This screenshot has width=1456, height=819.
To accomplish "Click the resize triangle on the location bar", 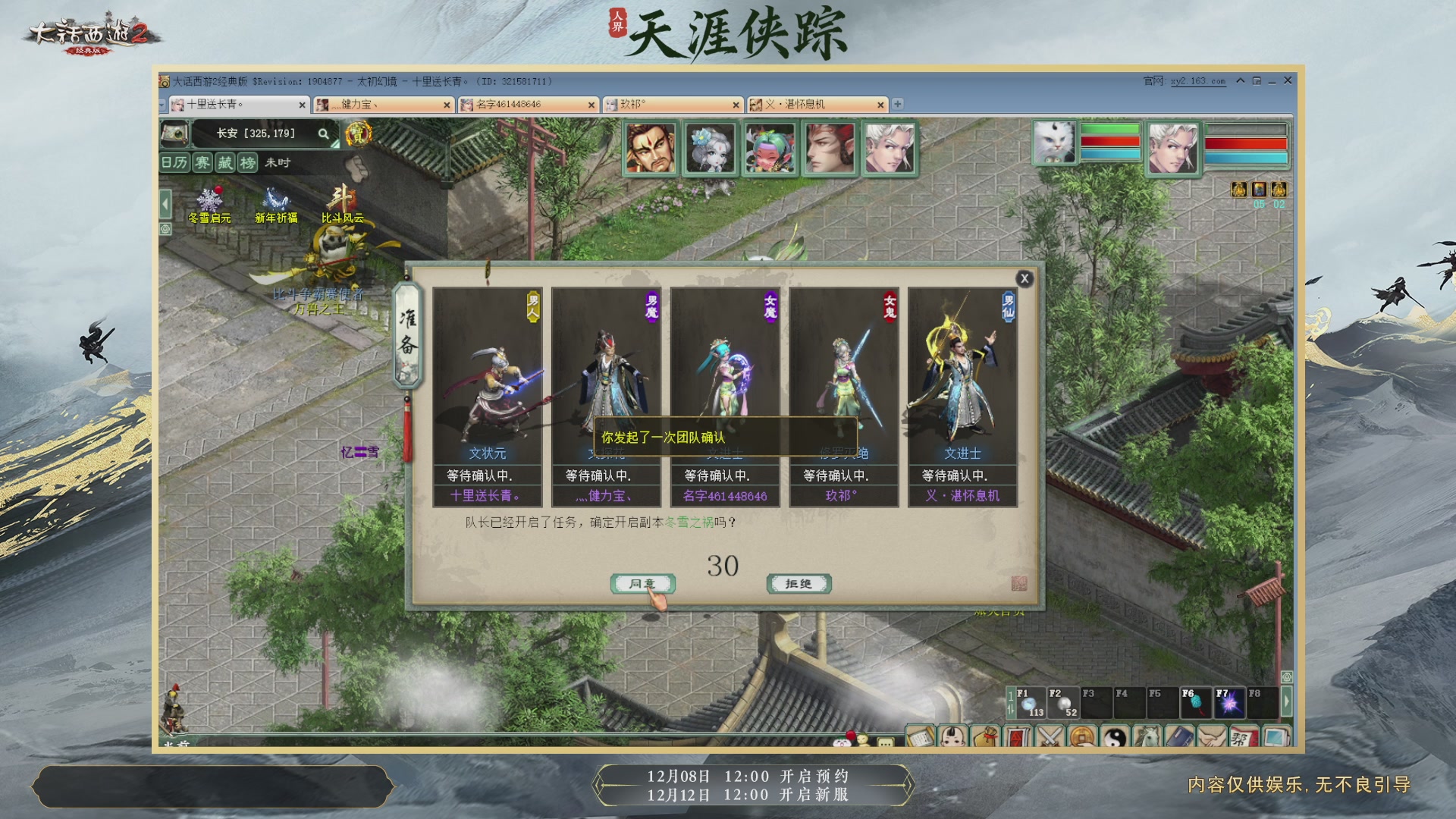I will [x=334, y=143].
